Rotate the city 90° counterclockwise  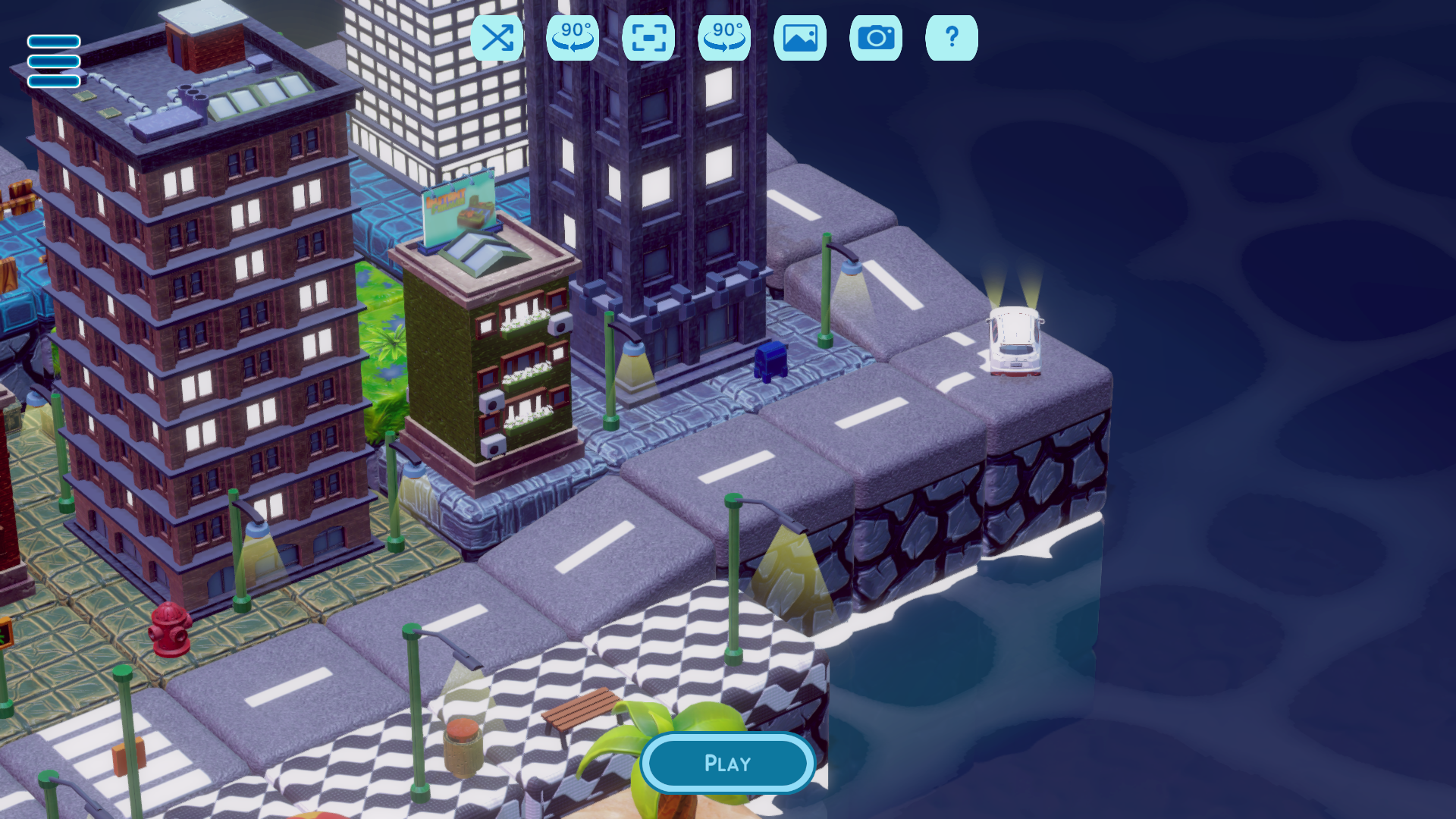[x=573, y=37]
